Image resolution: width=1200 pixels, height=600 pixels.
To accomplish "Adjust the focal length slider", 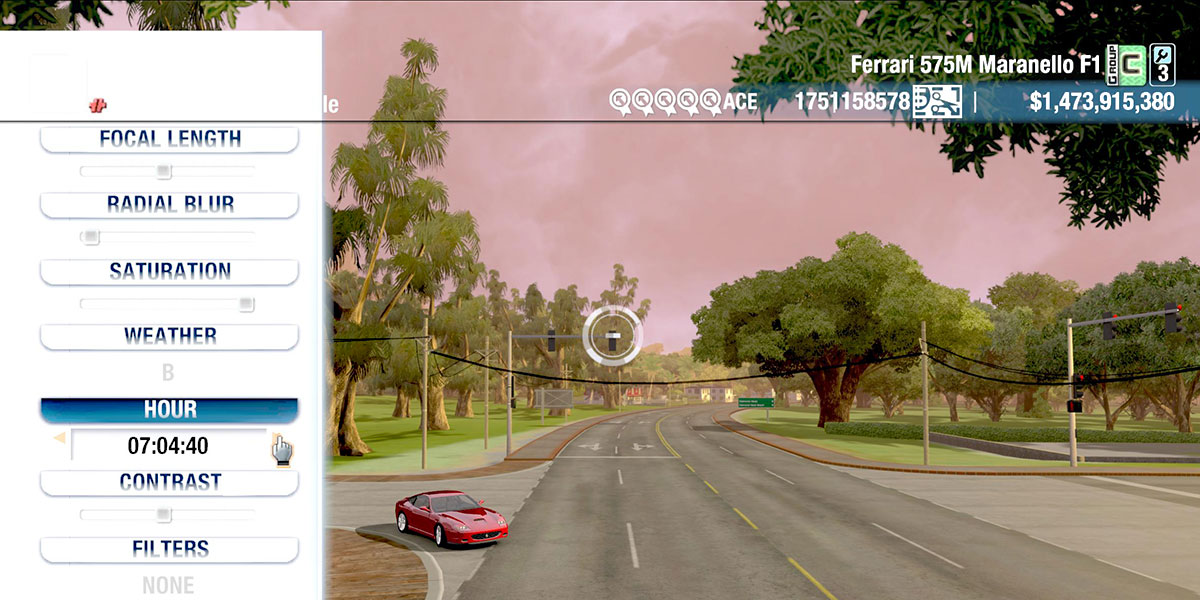I will coord(164,172).
